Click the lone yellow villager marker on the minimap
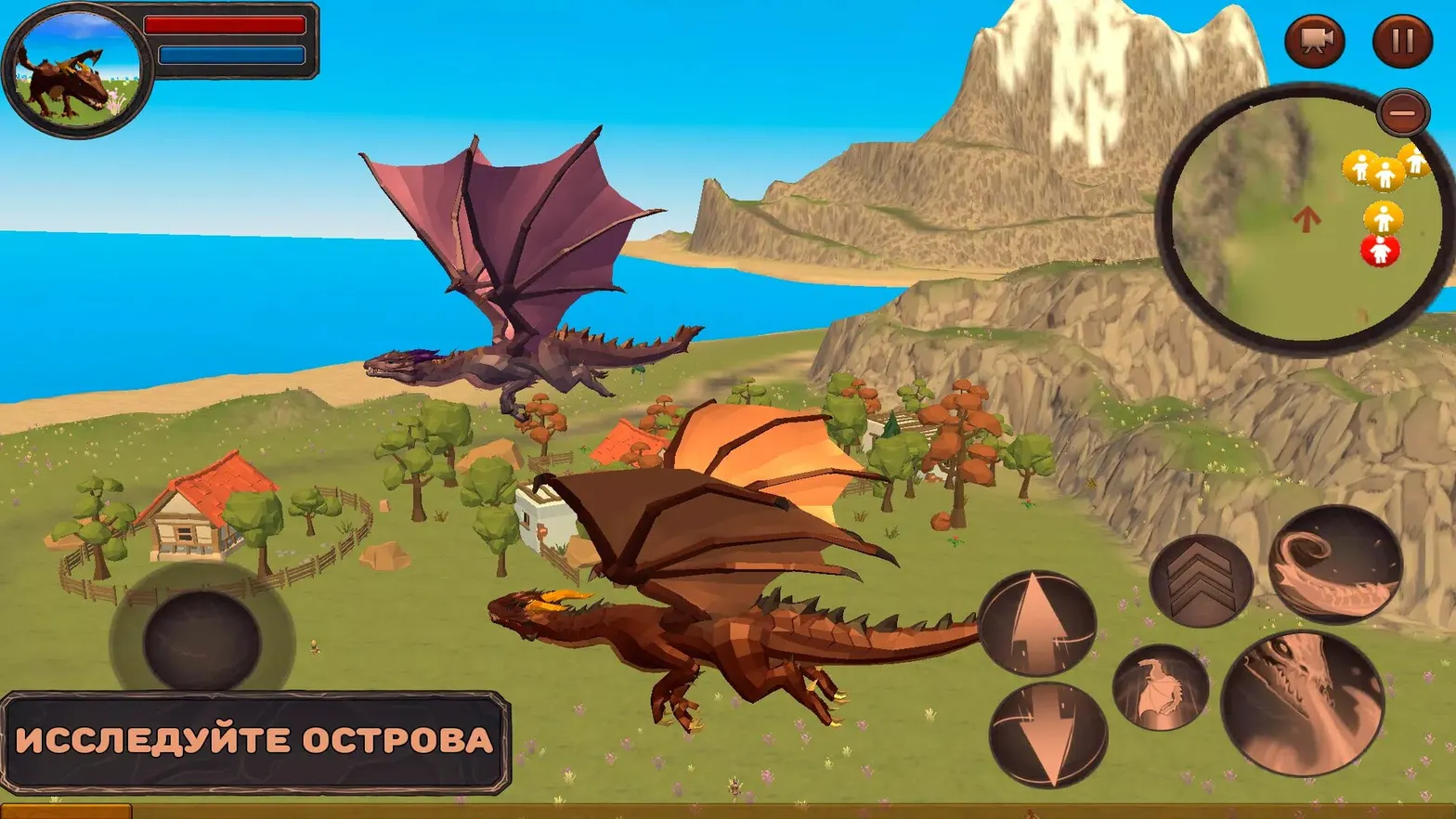The image size is (1456, 819). pos(1383,218)
